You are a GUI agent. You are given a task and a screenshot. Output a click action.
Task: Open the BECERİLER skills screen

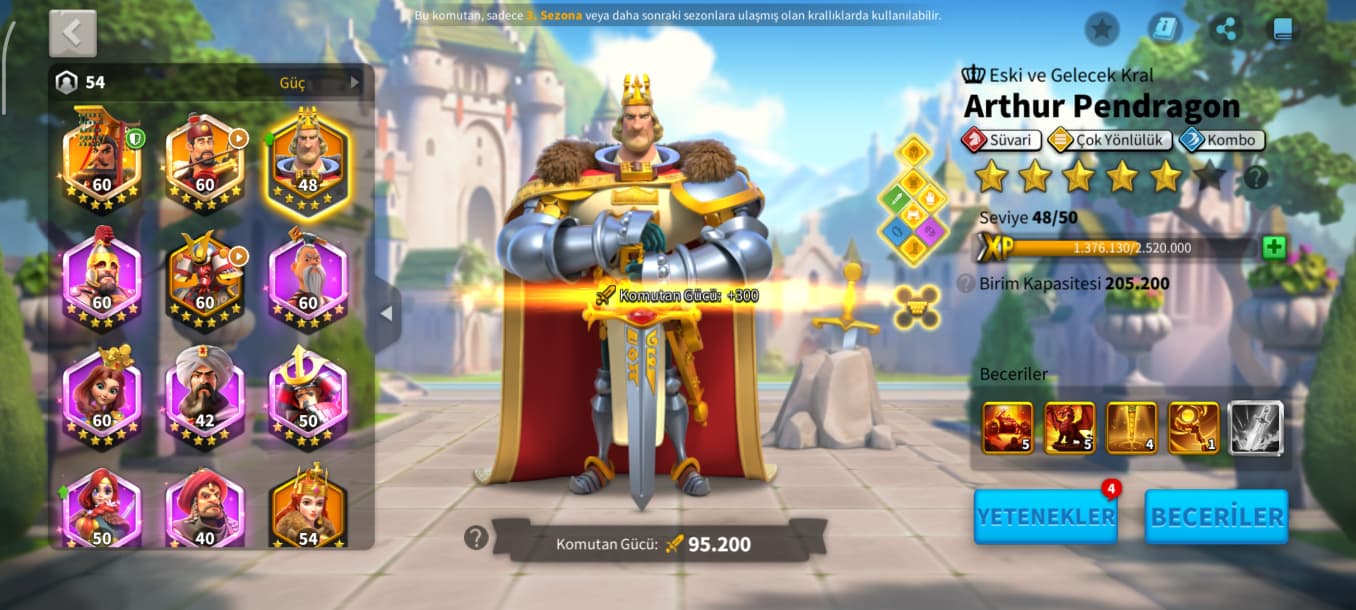tap(1216, 516)
